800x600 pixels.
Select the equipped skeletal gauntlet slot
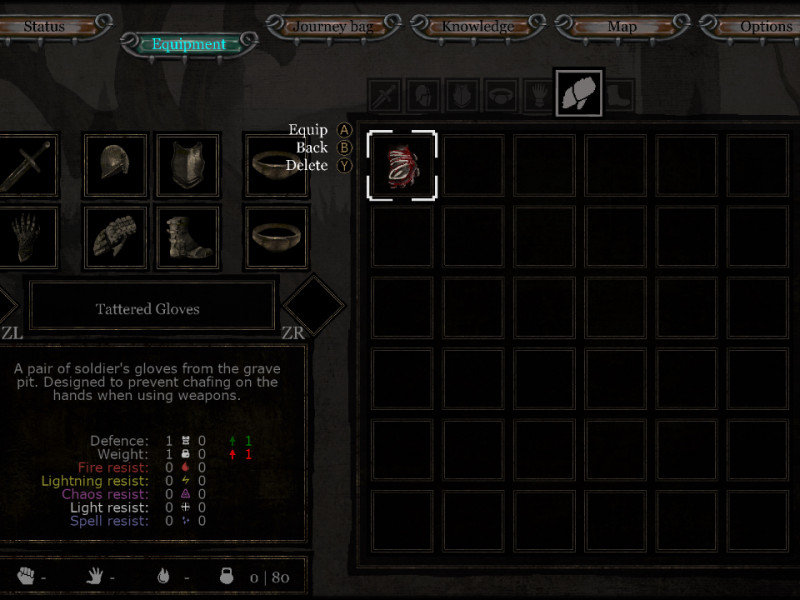[26, 237]
